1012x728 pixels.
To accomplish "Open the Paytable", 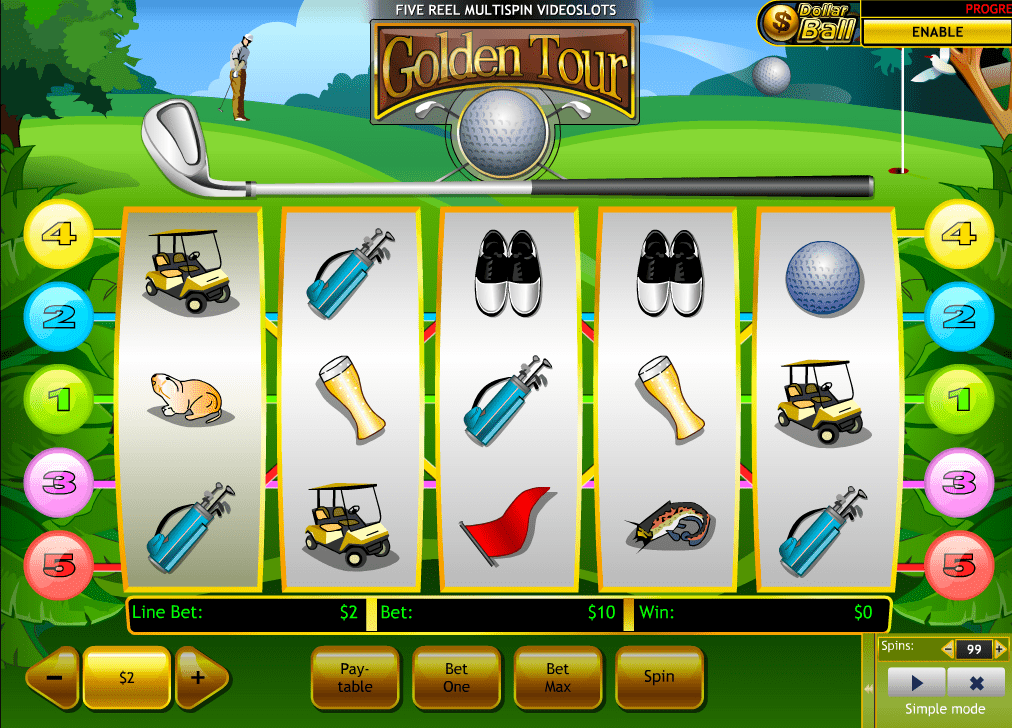I will (x=355, y=677).
